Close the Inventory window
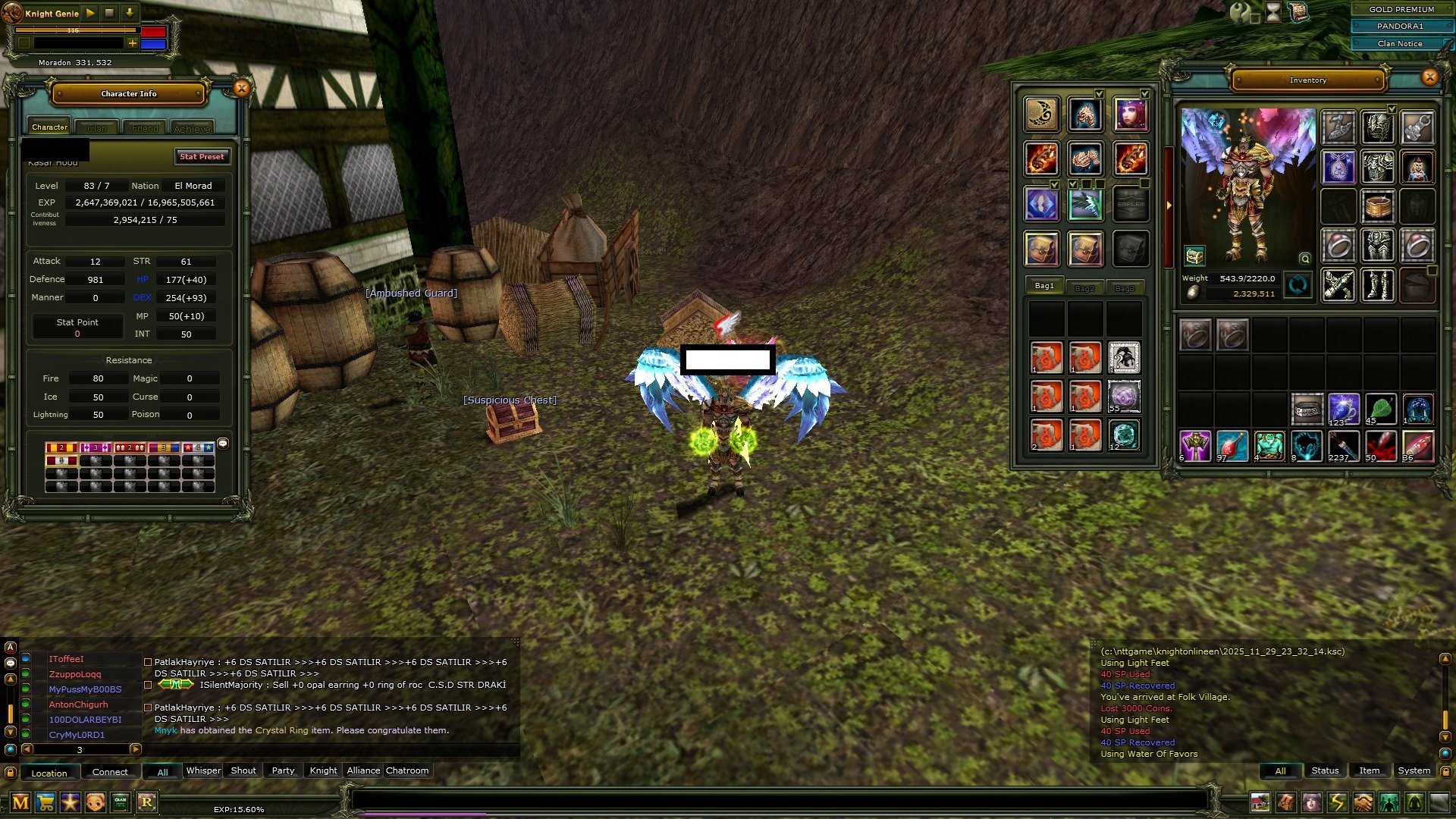The height and width of the screenshot is (819, 1456). (1429, 77)
